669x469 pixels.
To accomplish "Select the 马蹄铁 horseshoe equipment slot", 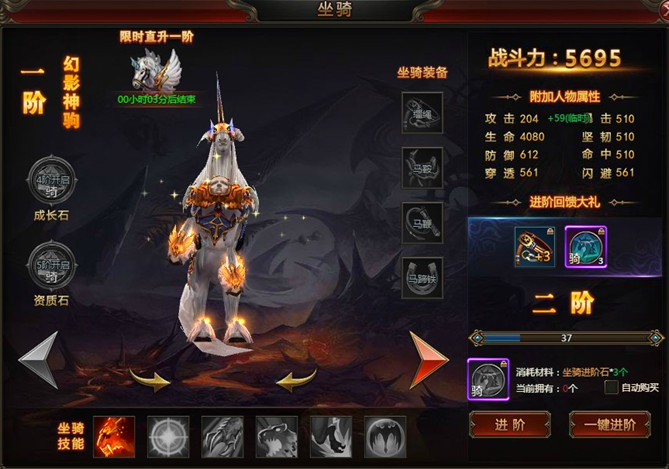I will tap(422, 275).
